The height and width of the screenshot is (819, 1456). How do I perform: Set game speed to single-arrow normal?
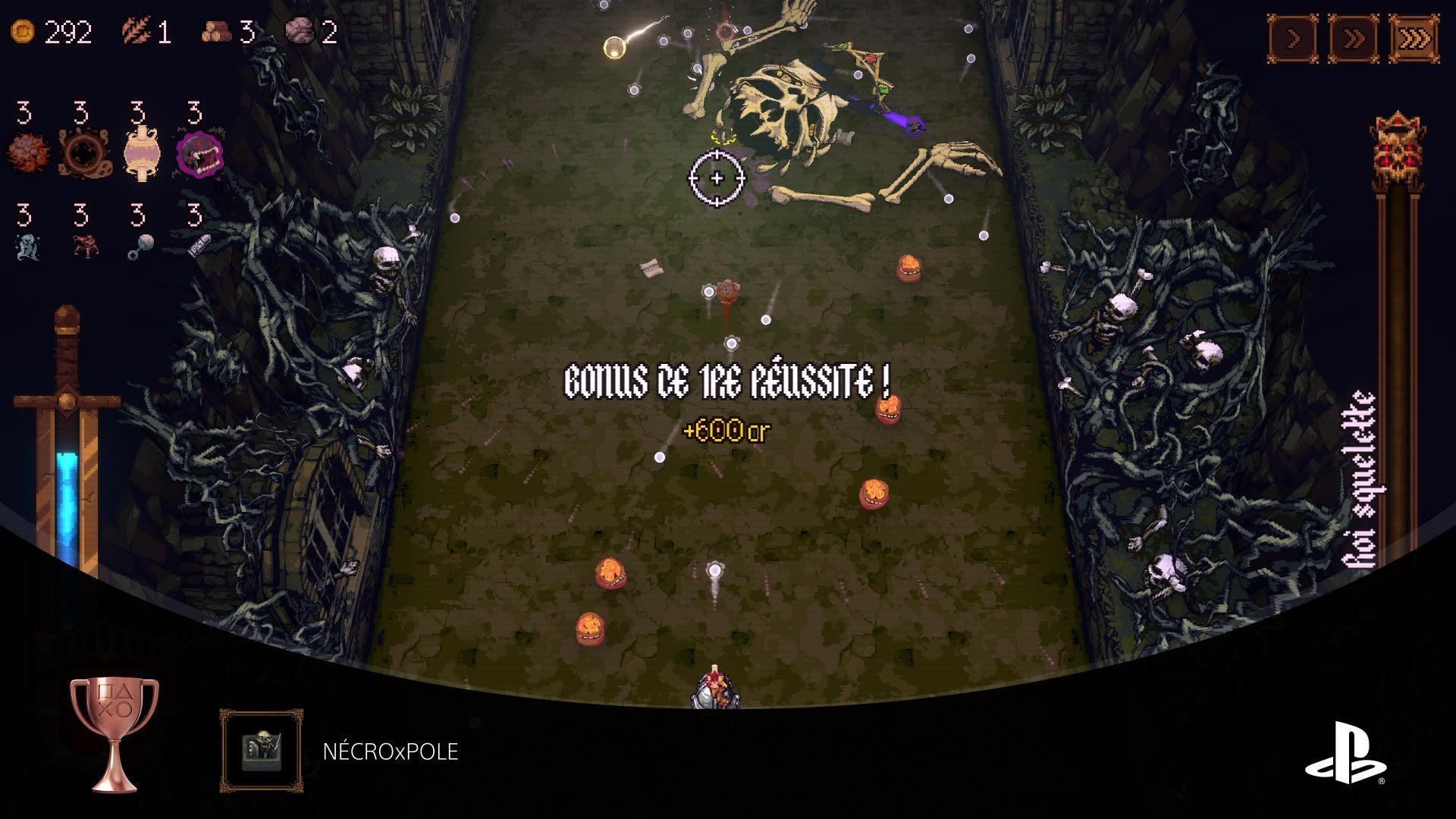coord(1293,39)
